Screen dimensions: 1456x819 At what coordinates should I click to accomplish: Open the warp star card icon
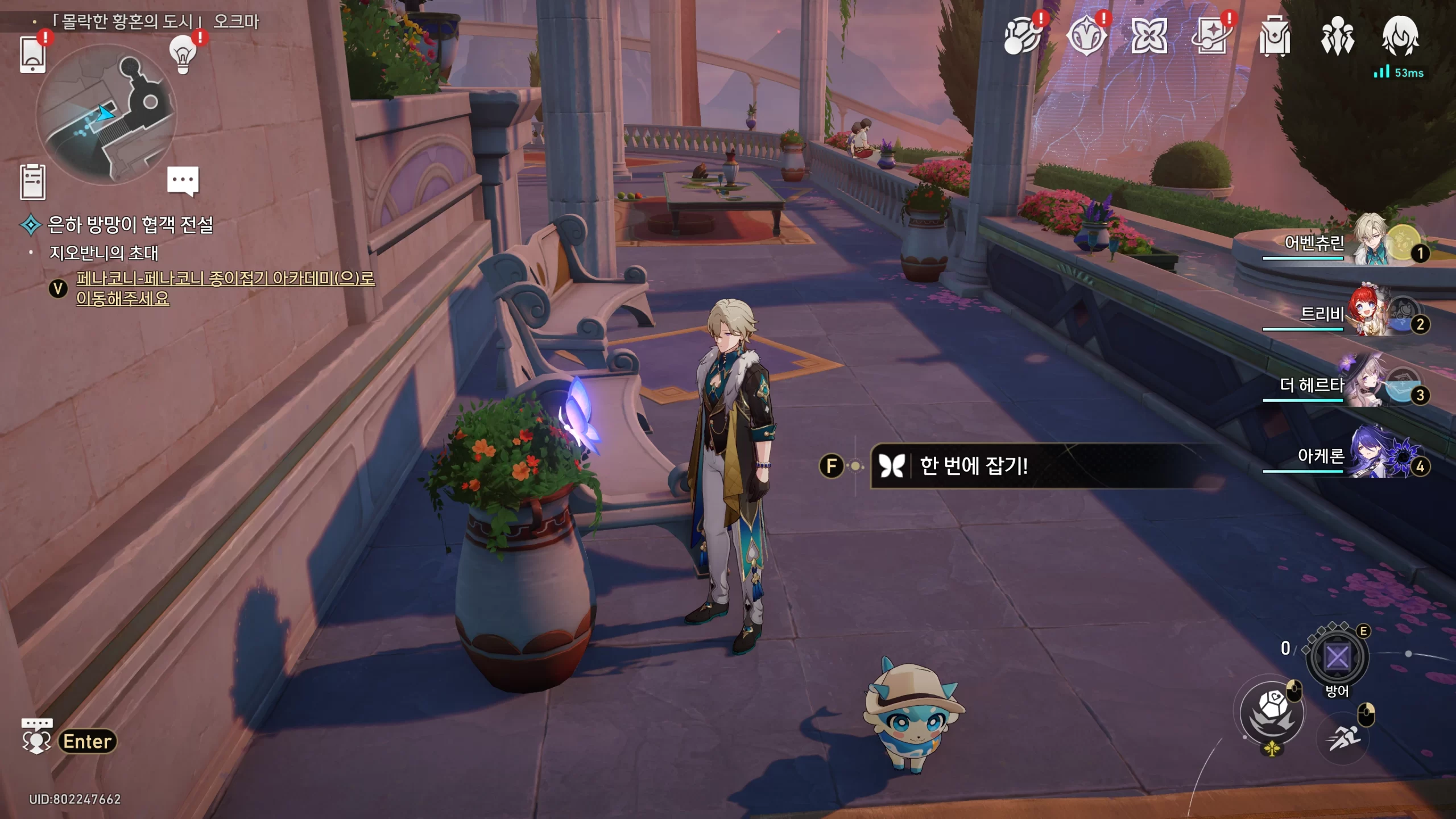pyautogui.click(x=1211, y=37)
